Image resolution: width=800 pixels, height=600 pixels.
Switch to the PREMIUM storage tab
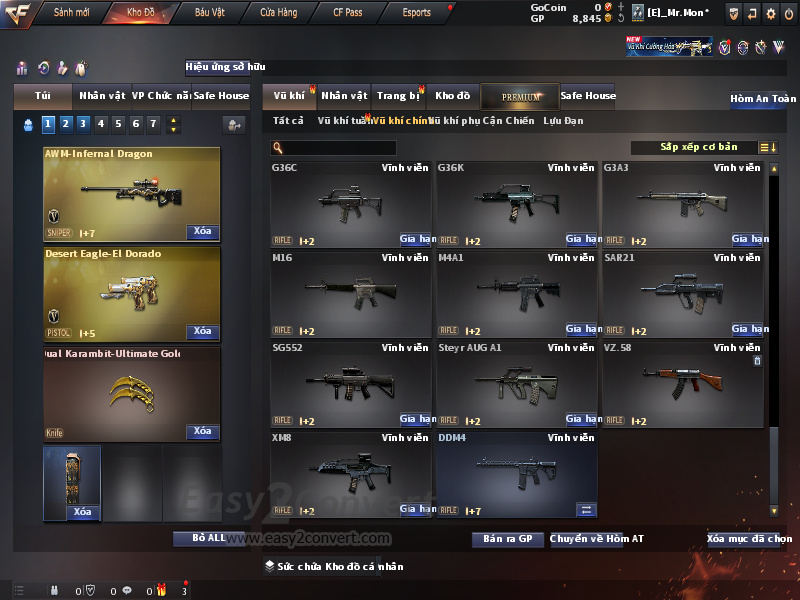[520, 96]
